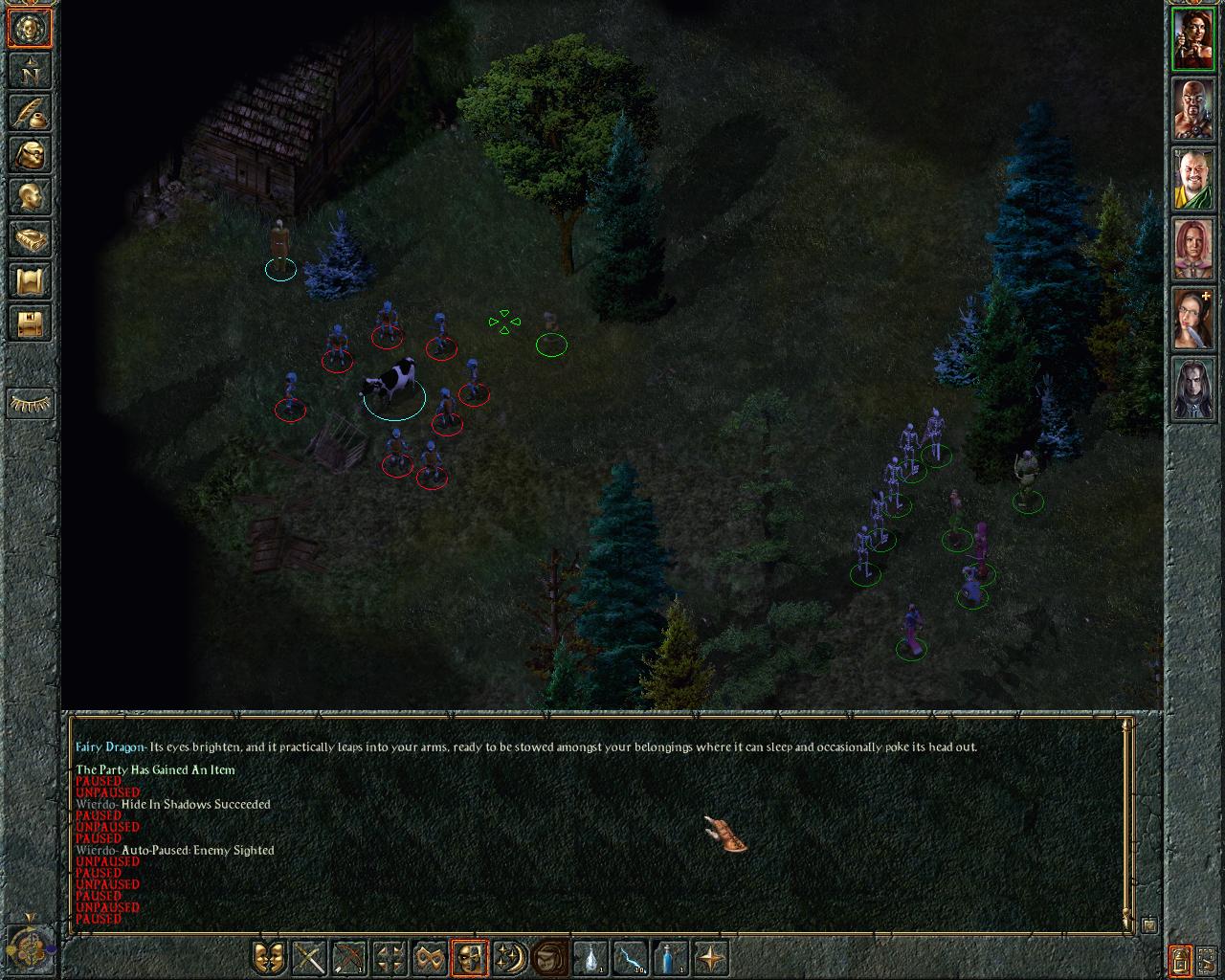Open the mage spellbook icon
This screenshot has height=980, width=1225.
point(30,238)
